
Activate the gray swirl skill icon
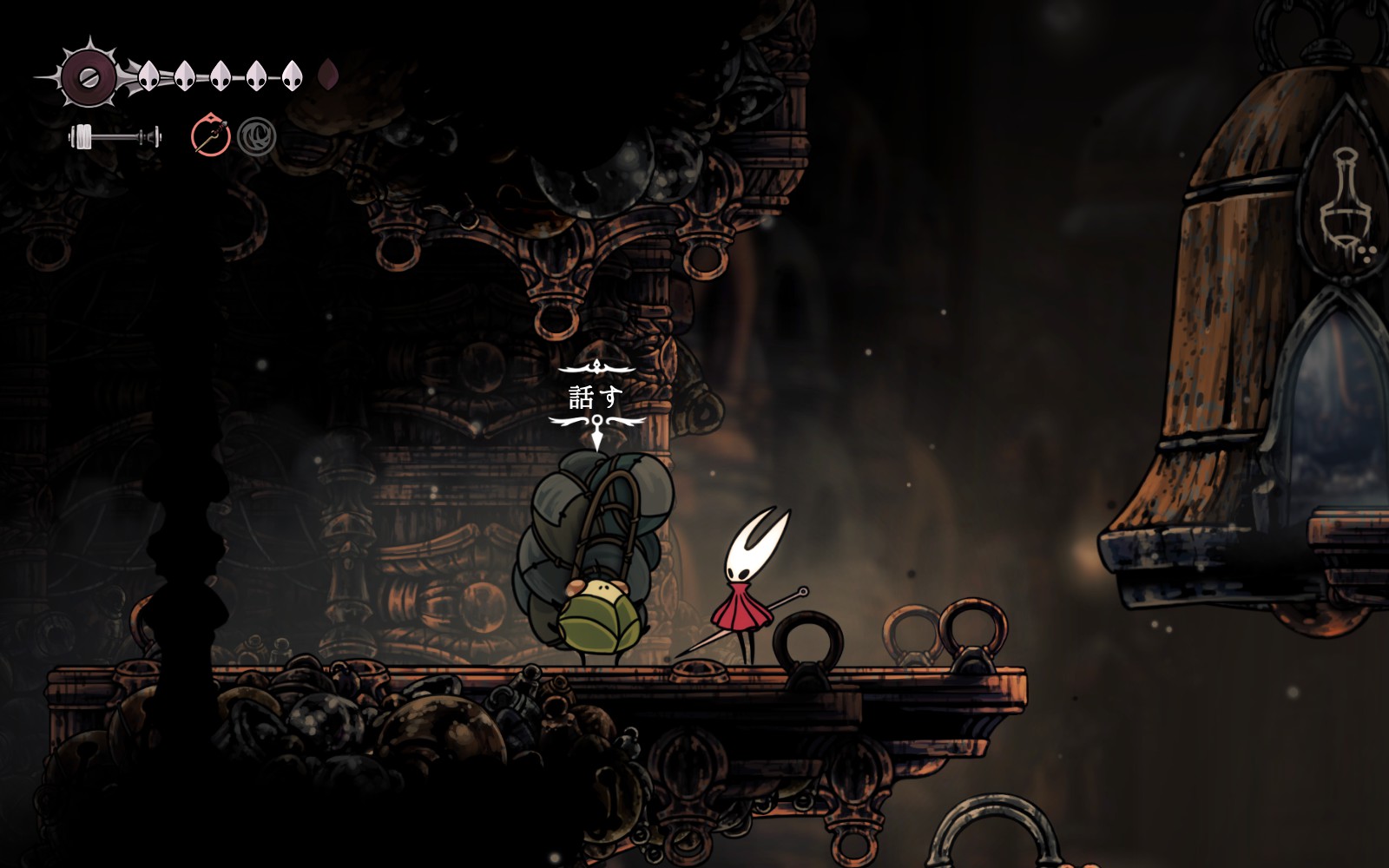[257, 137]
